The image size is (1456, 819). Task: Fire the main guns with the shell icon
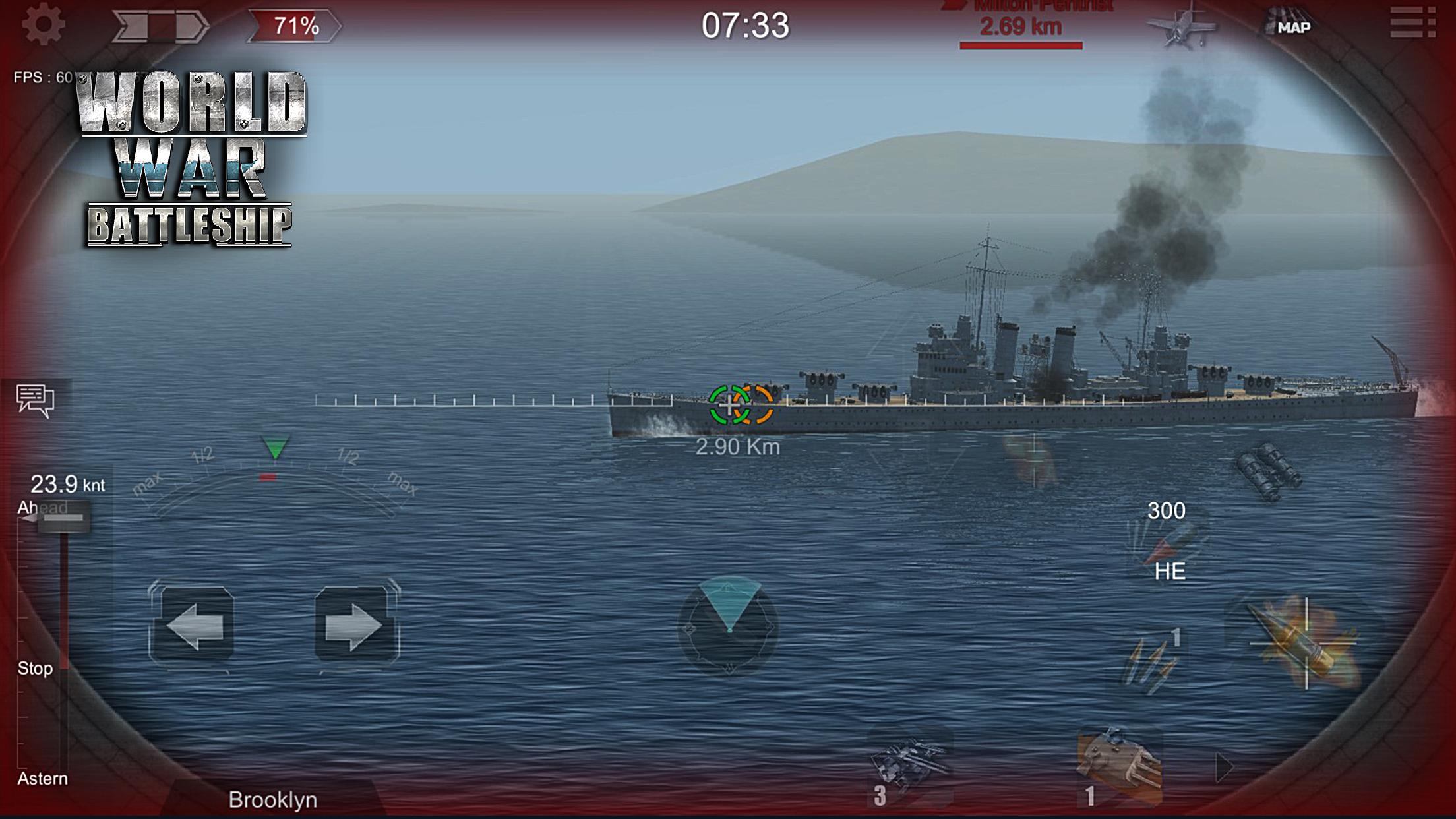[1303, 644]
